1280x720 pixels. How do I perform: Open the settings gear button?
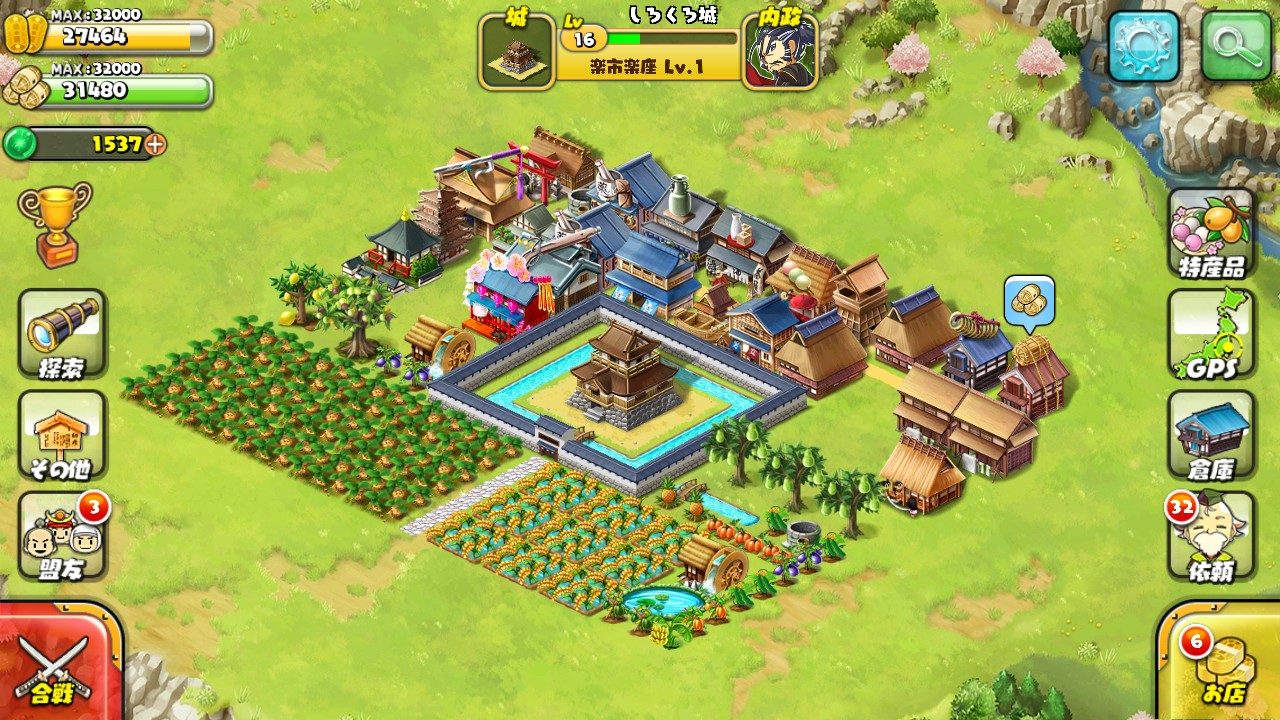[1143, 46]
